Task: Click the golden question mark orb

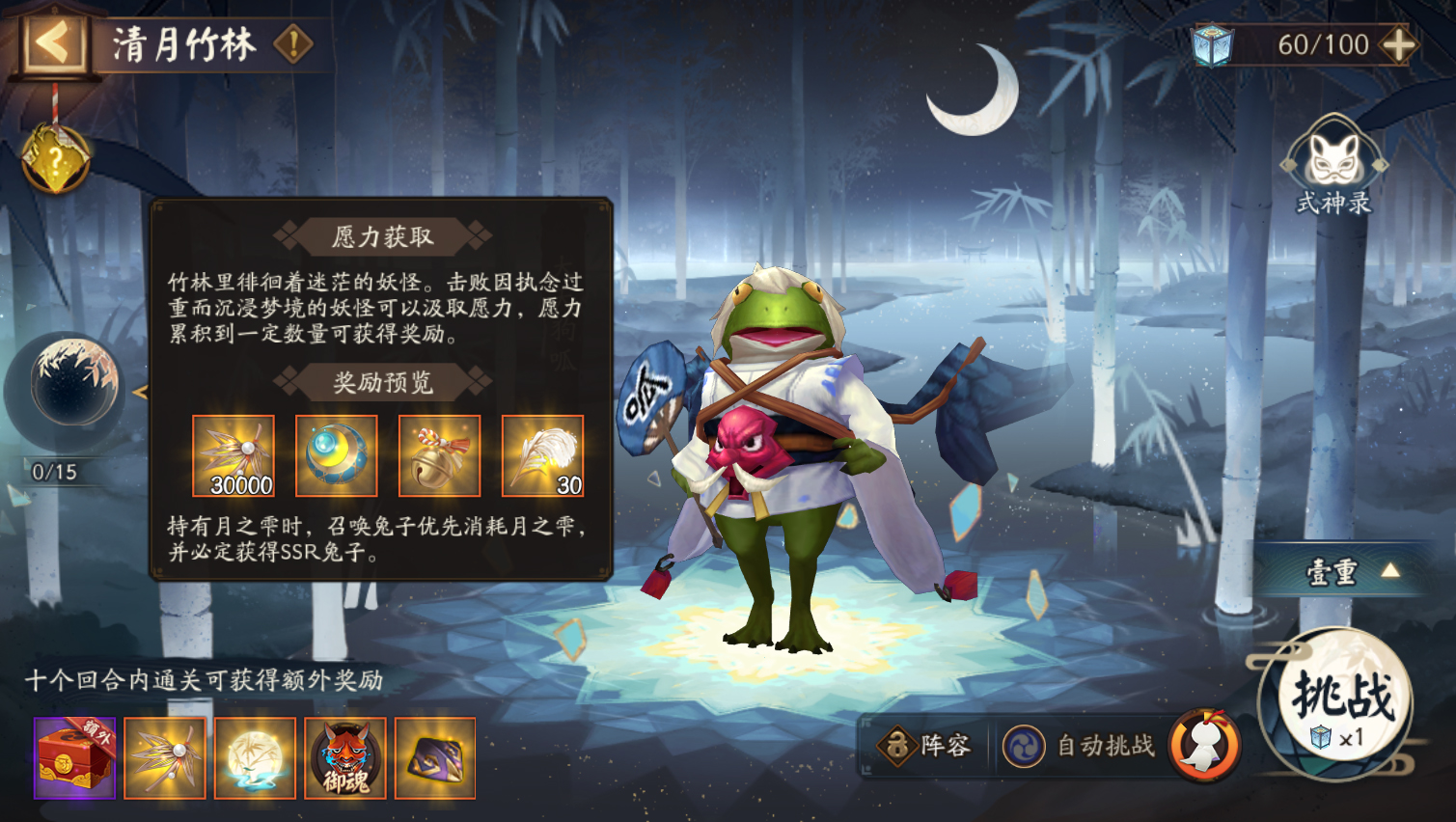Action: click(x=58, y=156)
